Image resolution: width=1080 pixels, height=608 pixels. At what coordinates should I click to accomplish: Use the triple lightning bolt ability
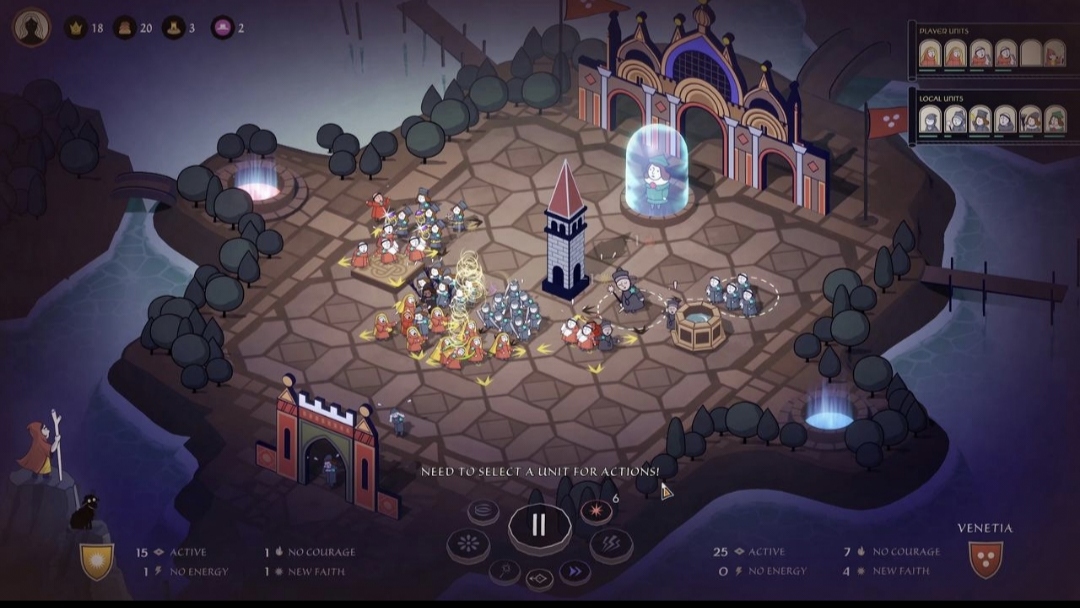pyautogui.click(x=609, y=545)
